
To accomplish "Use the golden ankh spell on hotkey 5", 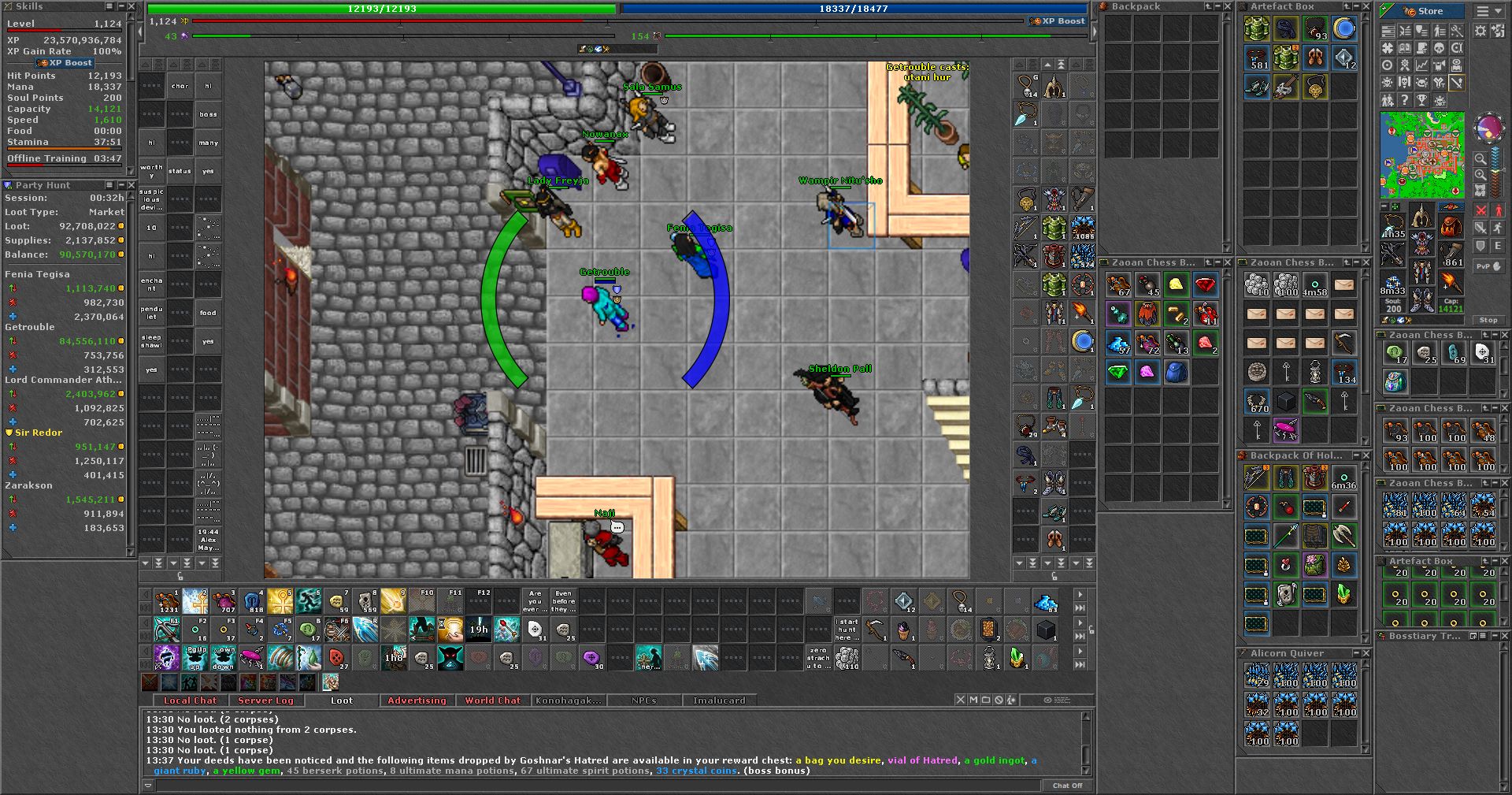I will click(x=280, y=601).
